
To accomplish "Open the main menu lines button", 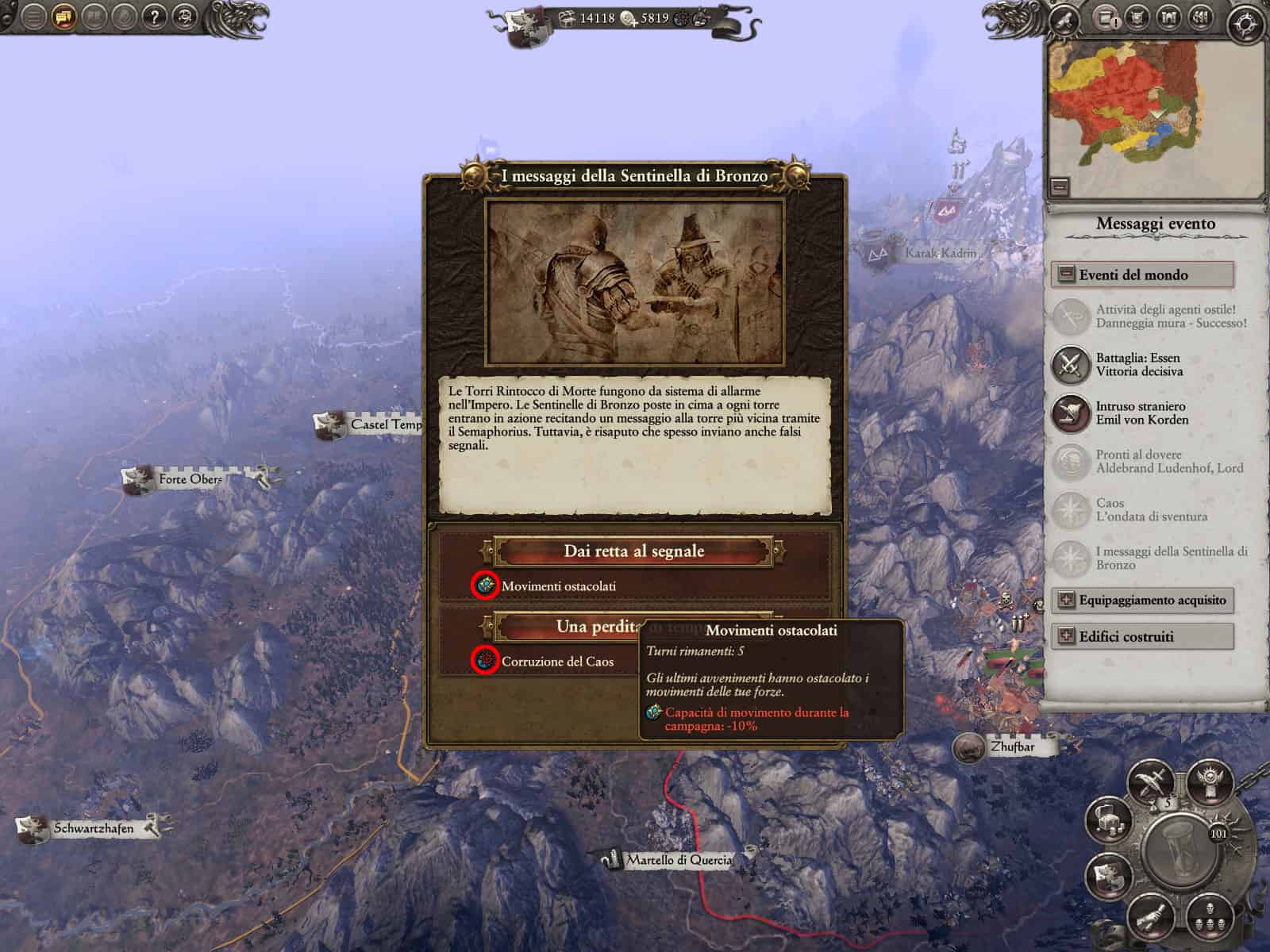I will 33,17.
